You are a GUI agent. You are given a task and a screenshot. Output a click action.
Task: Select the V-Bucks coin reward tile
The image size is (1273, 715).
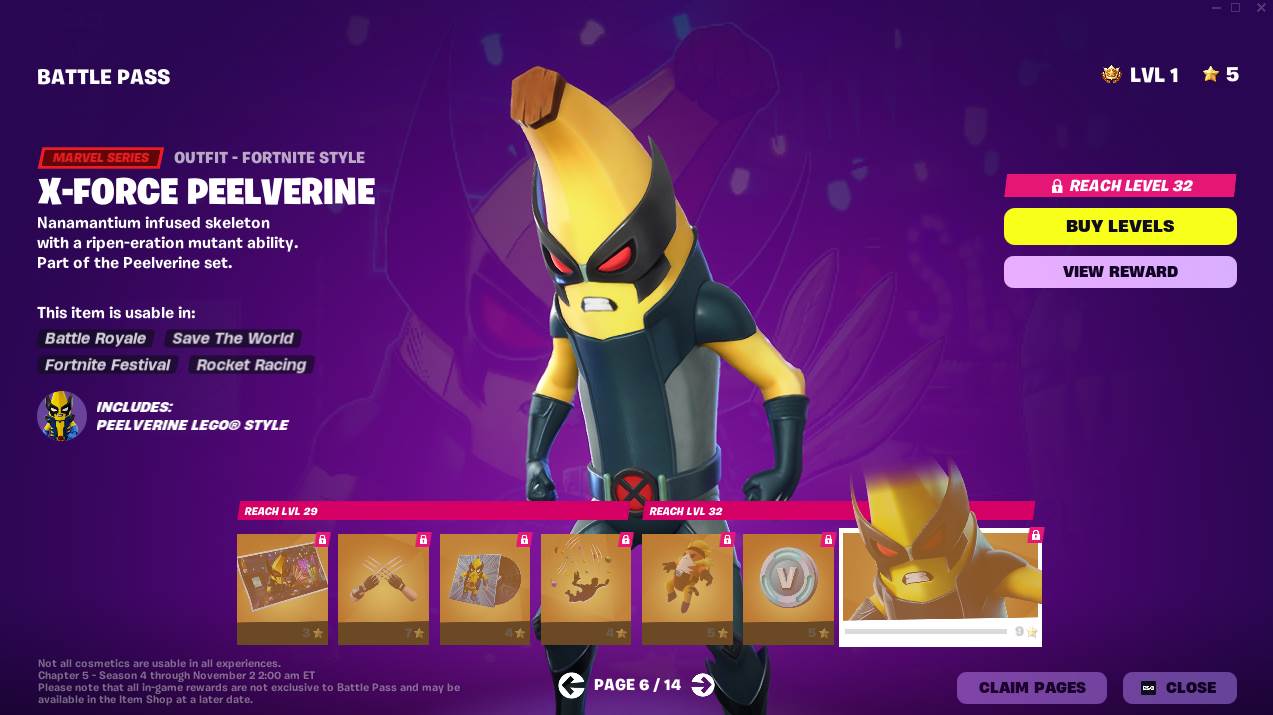[788, 588]
